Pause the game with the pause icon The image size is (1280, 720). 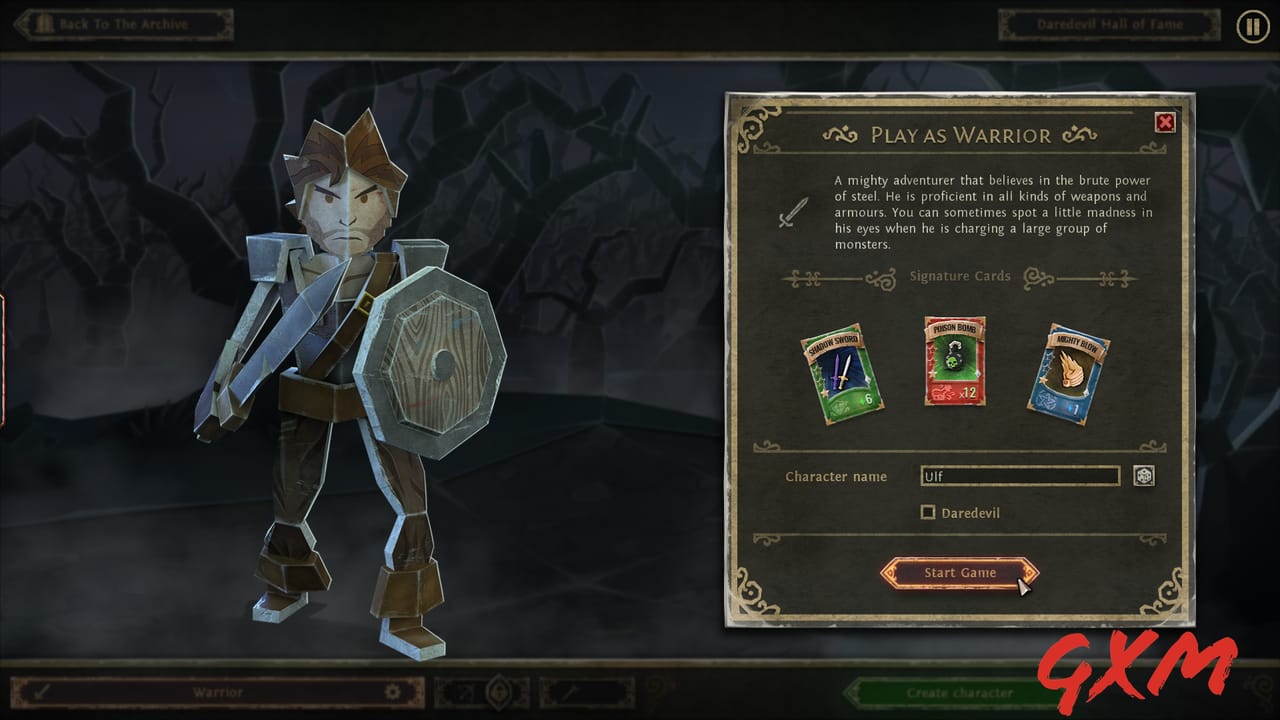point(1252,26)
